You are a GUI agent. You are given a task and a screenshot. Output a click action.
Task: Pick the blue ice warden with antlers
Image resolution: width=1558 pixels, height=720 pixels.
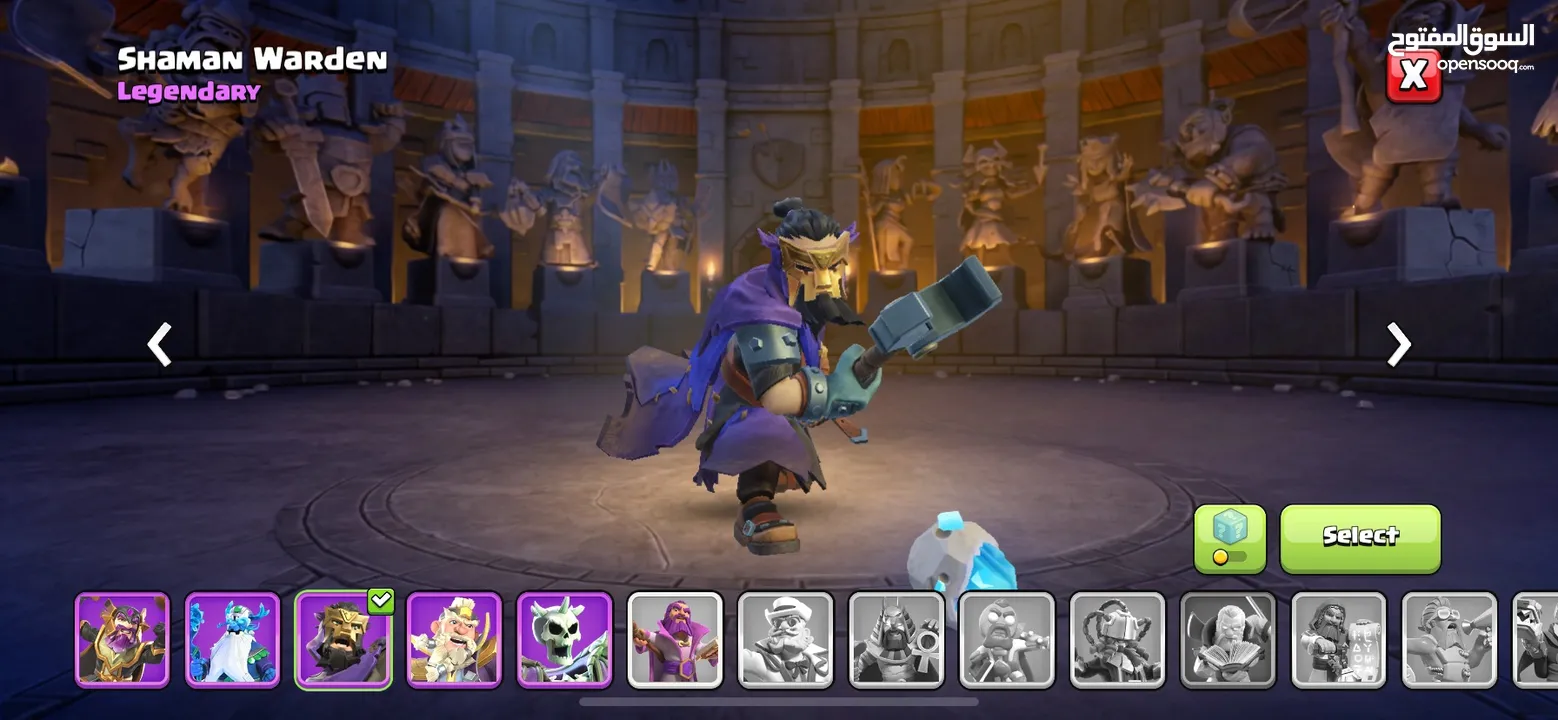click(x=232, y=640)
